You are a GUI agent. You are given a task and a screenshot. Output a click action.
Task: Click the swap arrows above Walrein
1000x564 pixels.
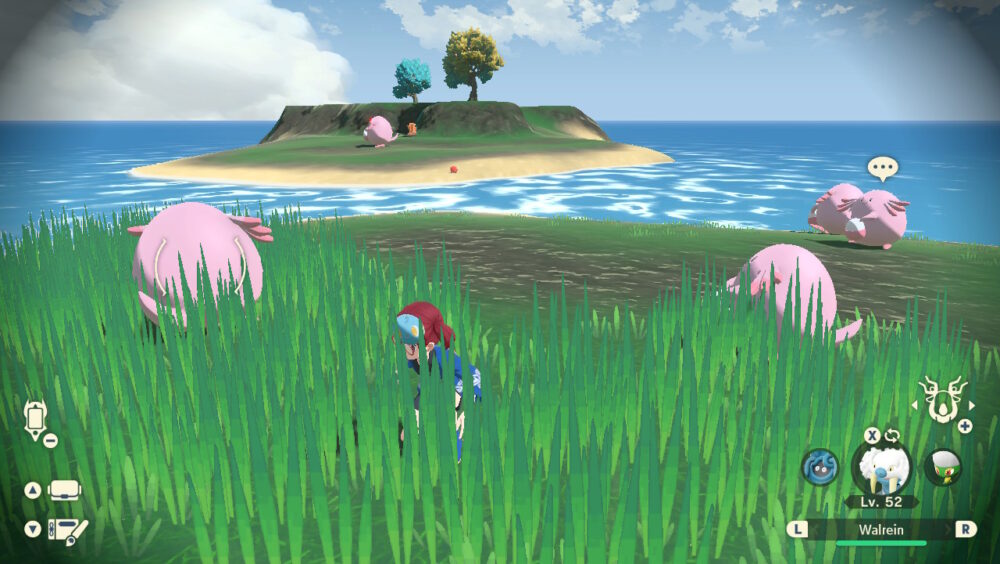tap(892, 436)
